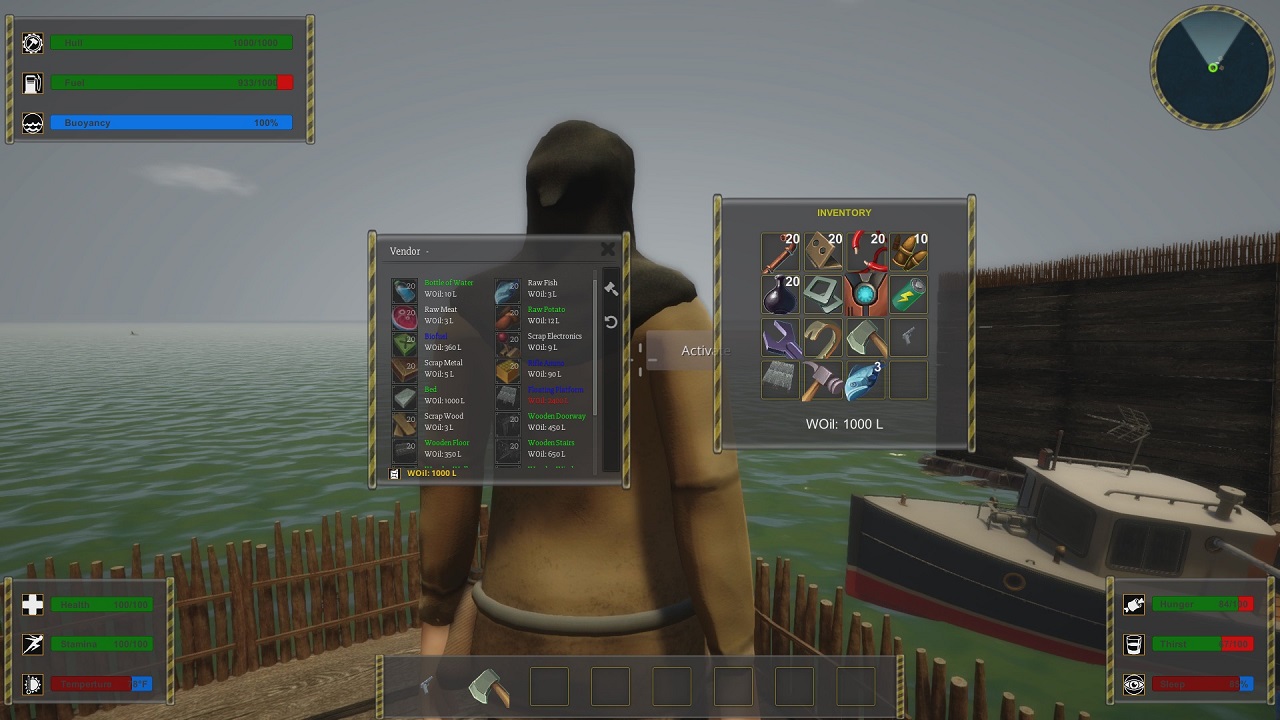Select Bottle of Water from vendor list

coord(405,290)
